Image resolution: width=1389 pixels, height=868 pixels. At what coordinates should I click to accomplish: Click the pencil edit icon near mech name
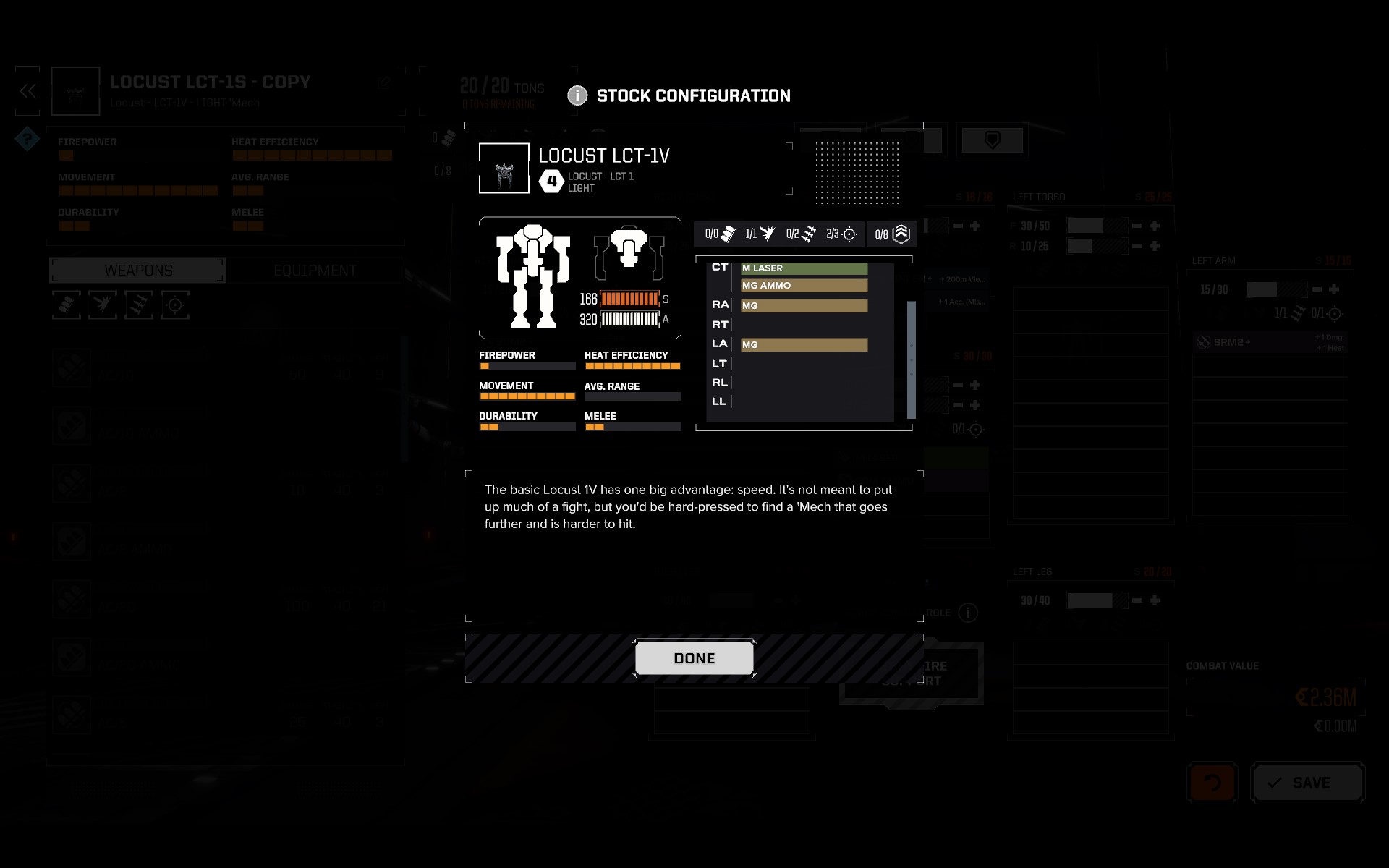383,82
